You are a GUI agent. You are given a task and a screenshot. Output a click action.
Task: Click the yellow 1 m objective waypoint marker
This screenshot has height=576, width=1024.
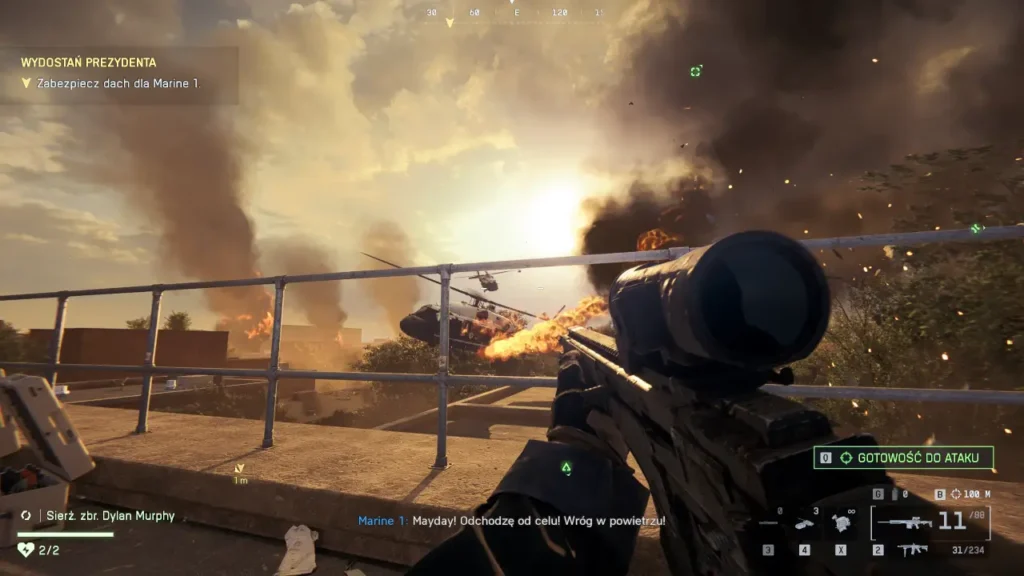pos(239,471)
